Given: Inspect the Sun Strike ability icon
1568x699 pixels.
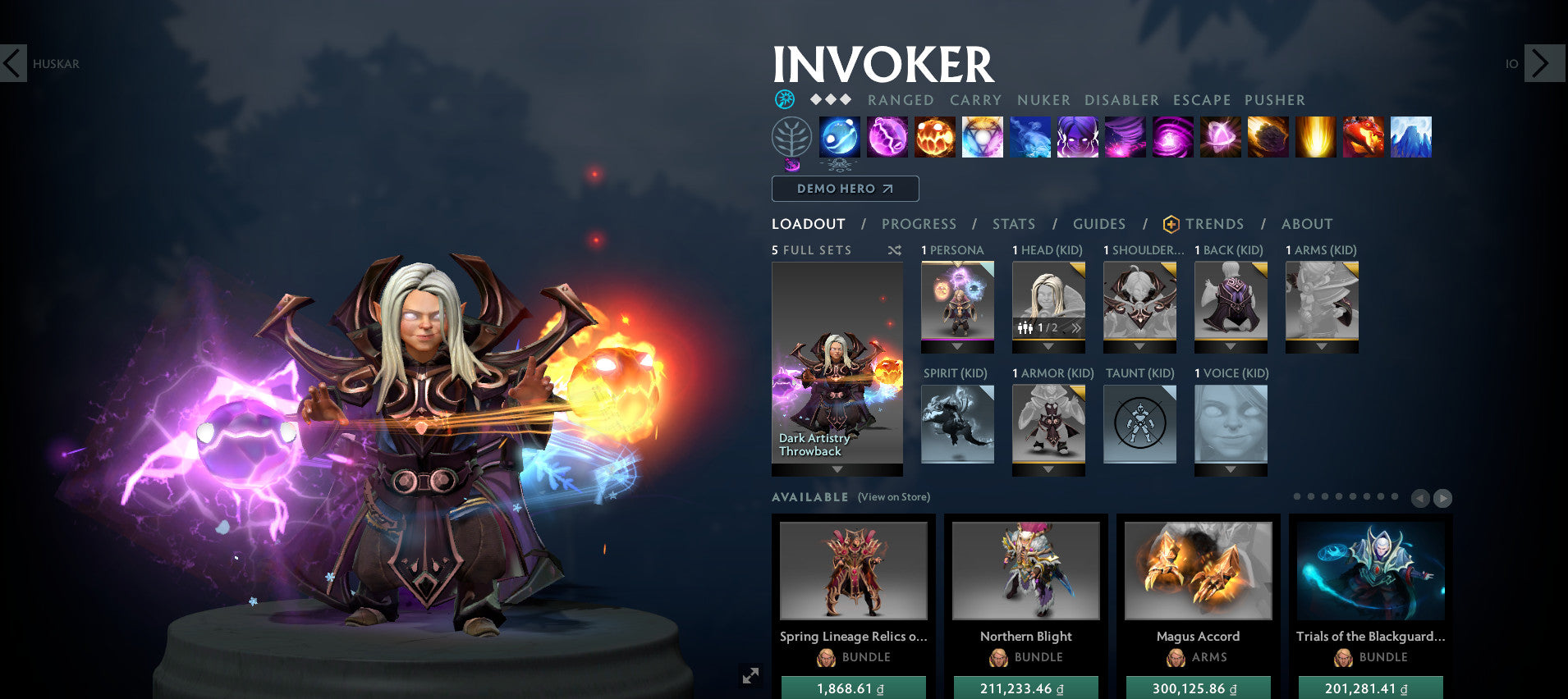Looking at the screenshot, I should pos(1315,138).
